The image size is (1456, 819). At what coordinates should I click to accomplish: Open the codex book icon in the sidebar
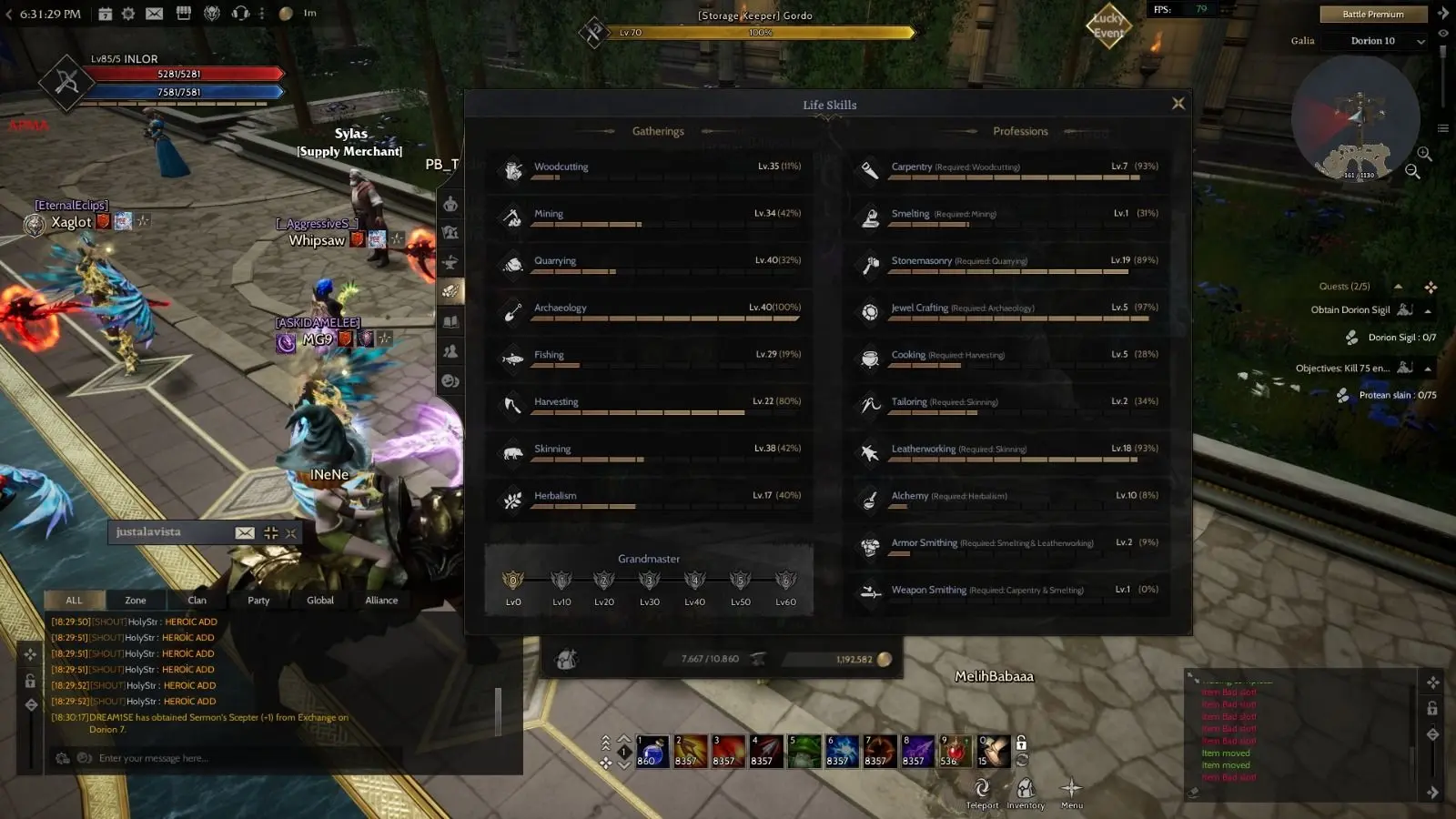[x=450, y=321]
